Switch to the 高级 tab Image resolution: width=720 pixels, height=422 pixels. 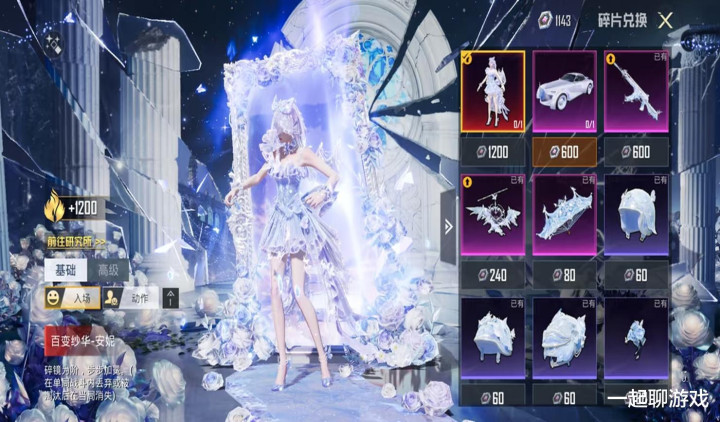(x=106, y=270)
